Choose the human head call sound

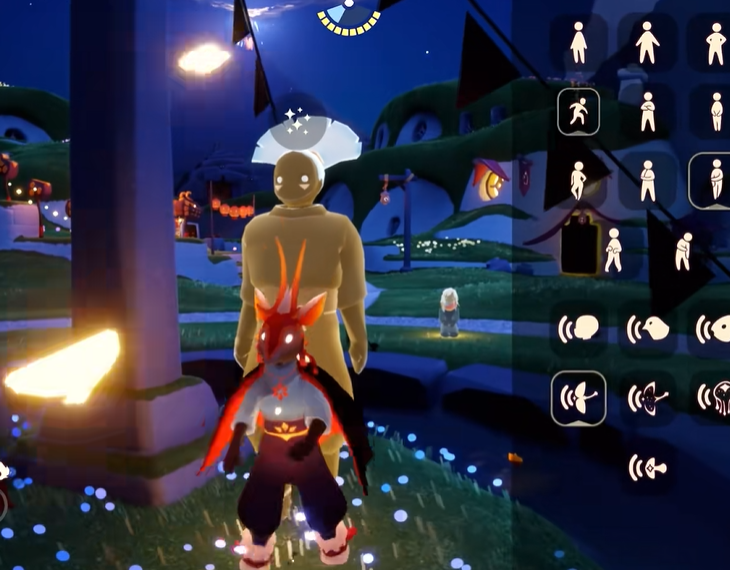point(578,329)
